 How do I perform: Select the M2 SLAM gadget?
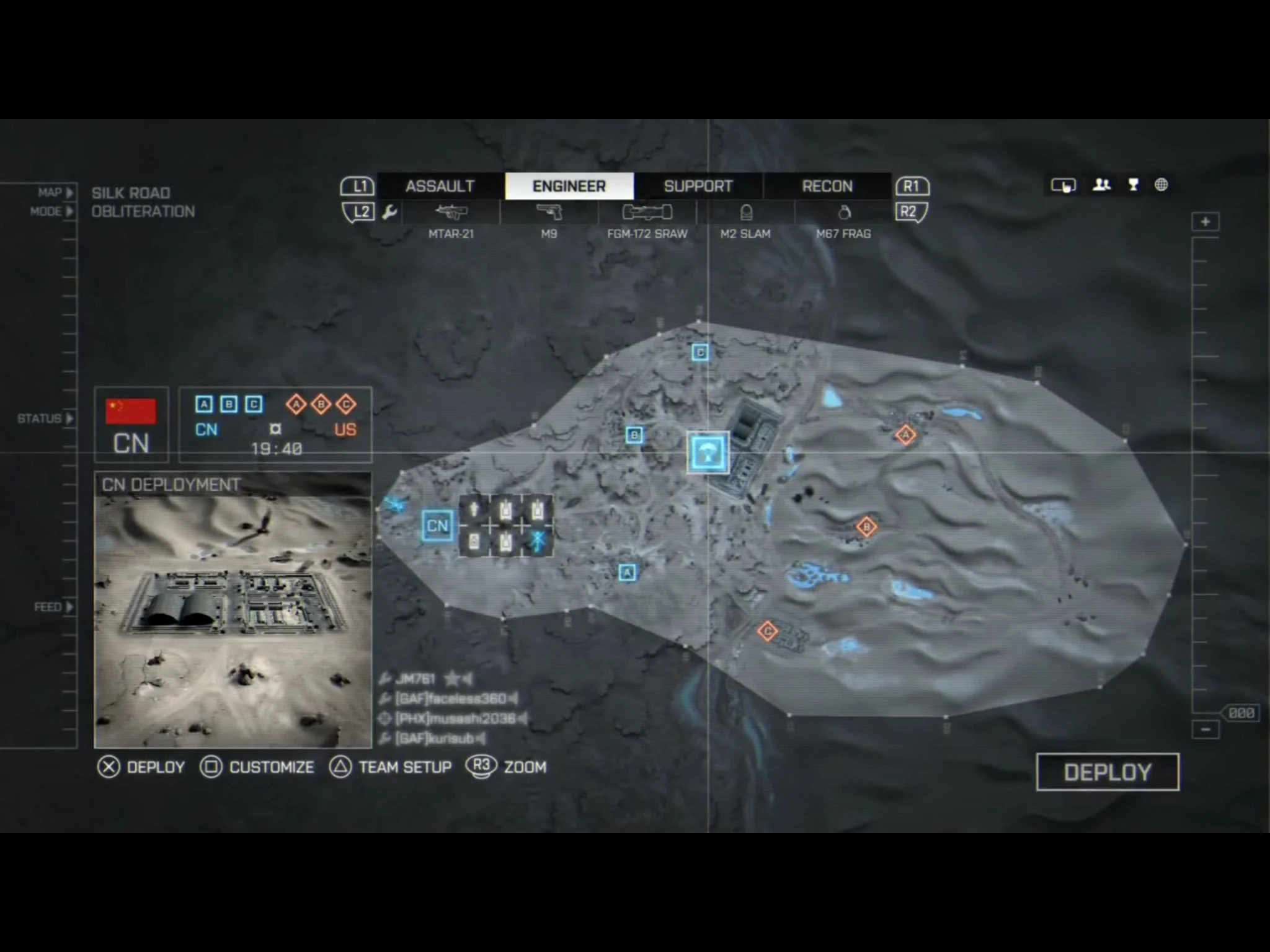coord(745,213)
